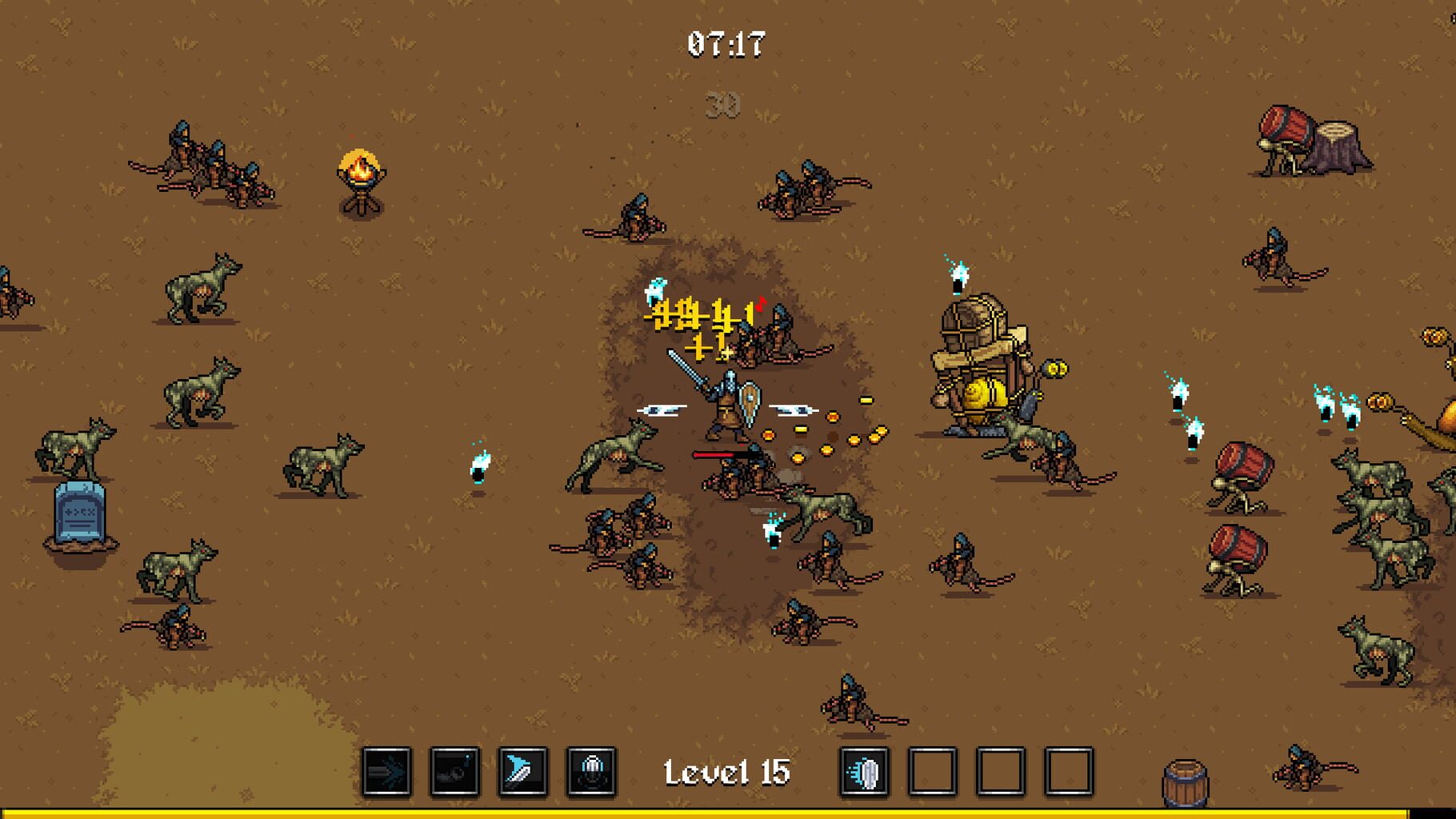Click the yellow XP progress bar
The image size is (1456, 819).
[x=728, y=810]
